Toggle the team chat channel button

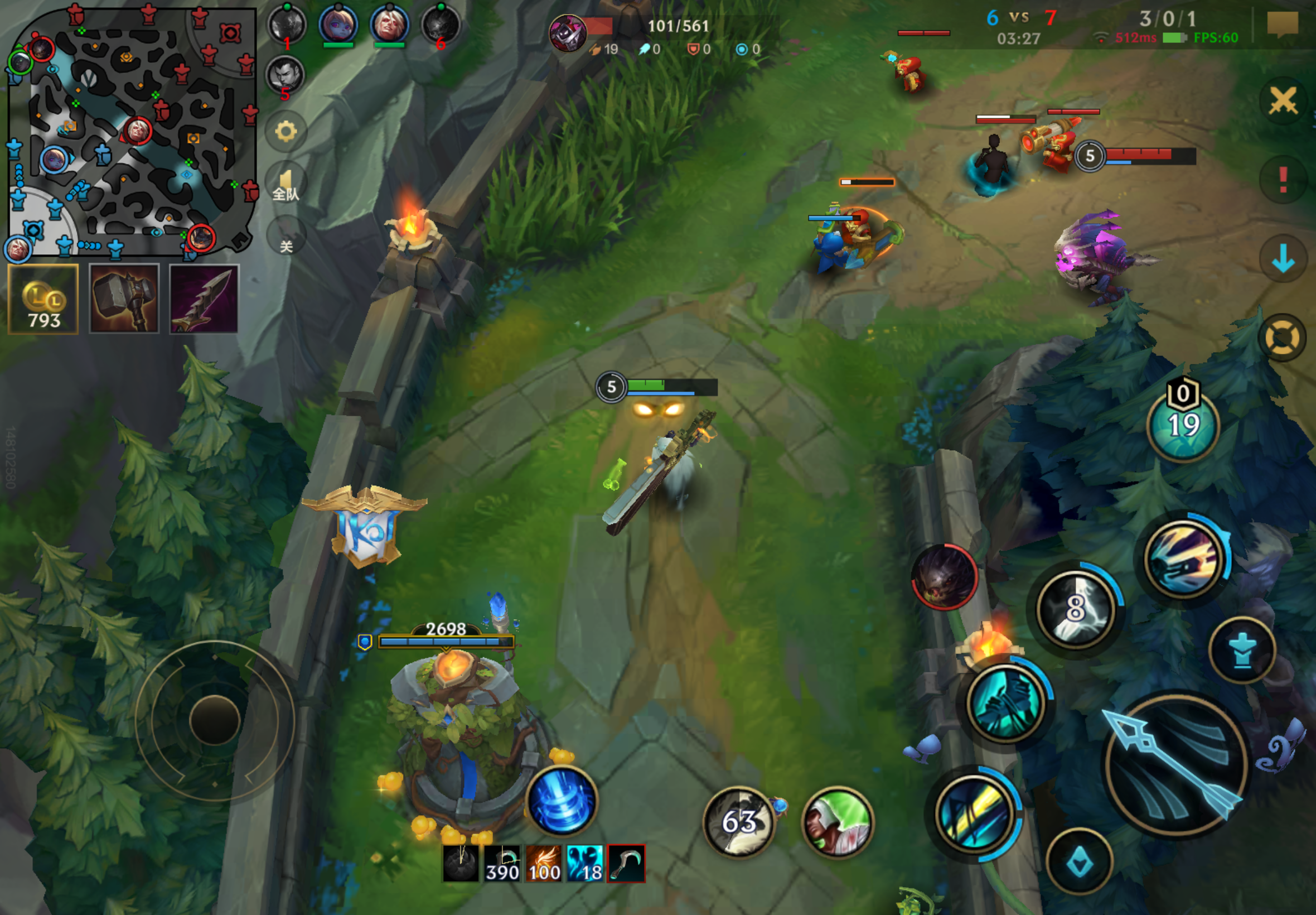(x=286, y=186)
